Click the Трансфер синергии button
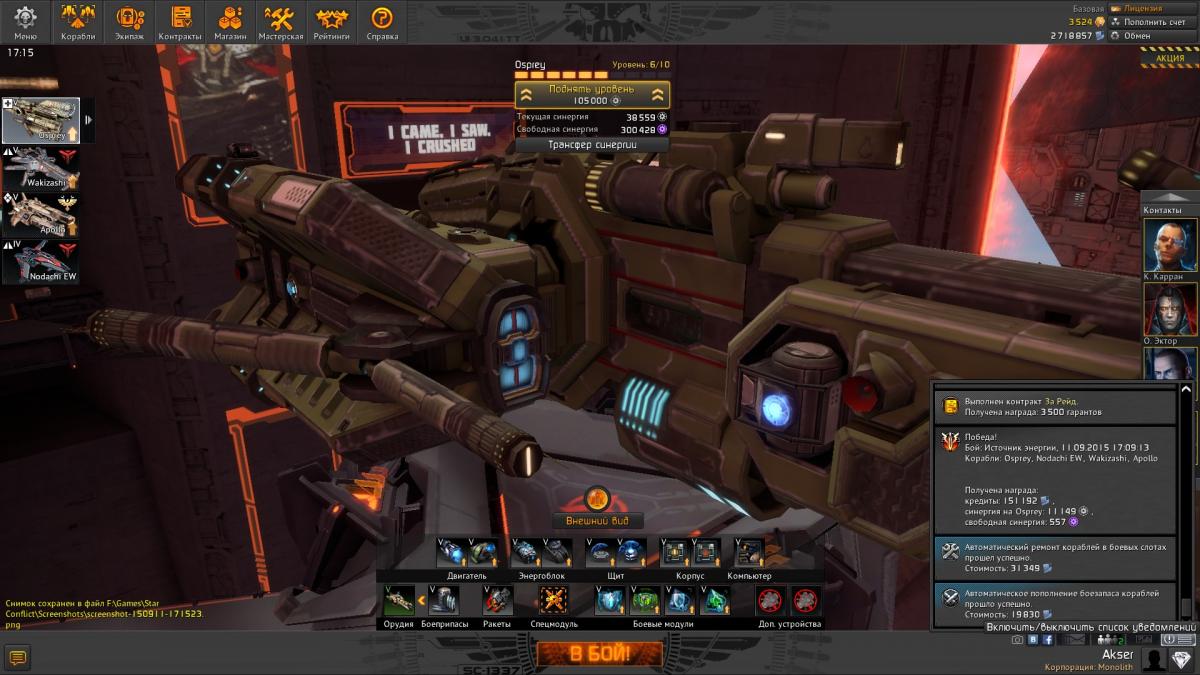 coord(592,145)
